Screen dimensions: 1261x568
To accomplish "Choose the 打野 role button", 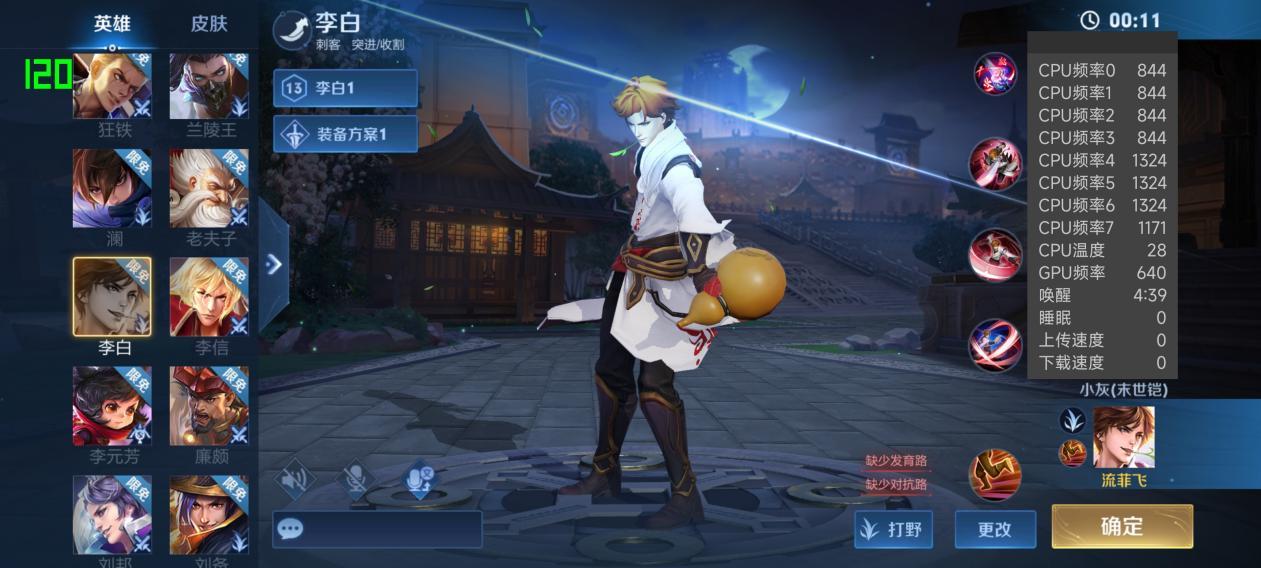I will click(x=893, y=529).
